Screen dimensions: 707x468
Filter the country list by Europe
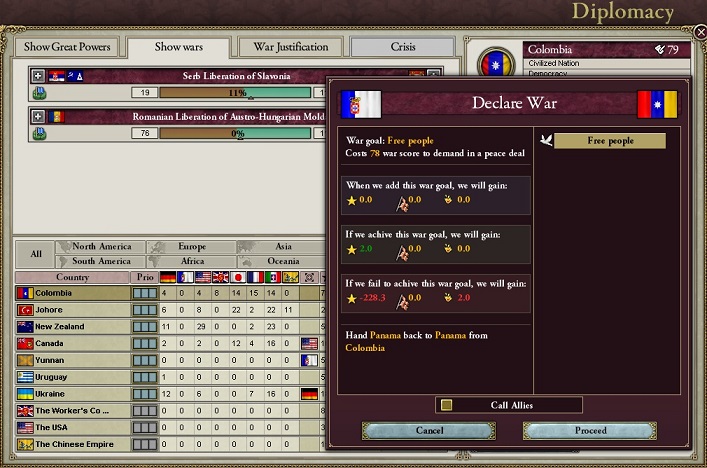tap(192, 247)
